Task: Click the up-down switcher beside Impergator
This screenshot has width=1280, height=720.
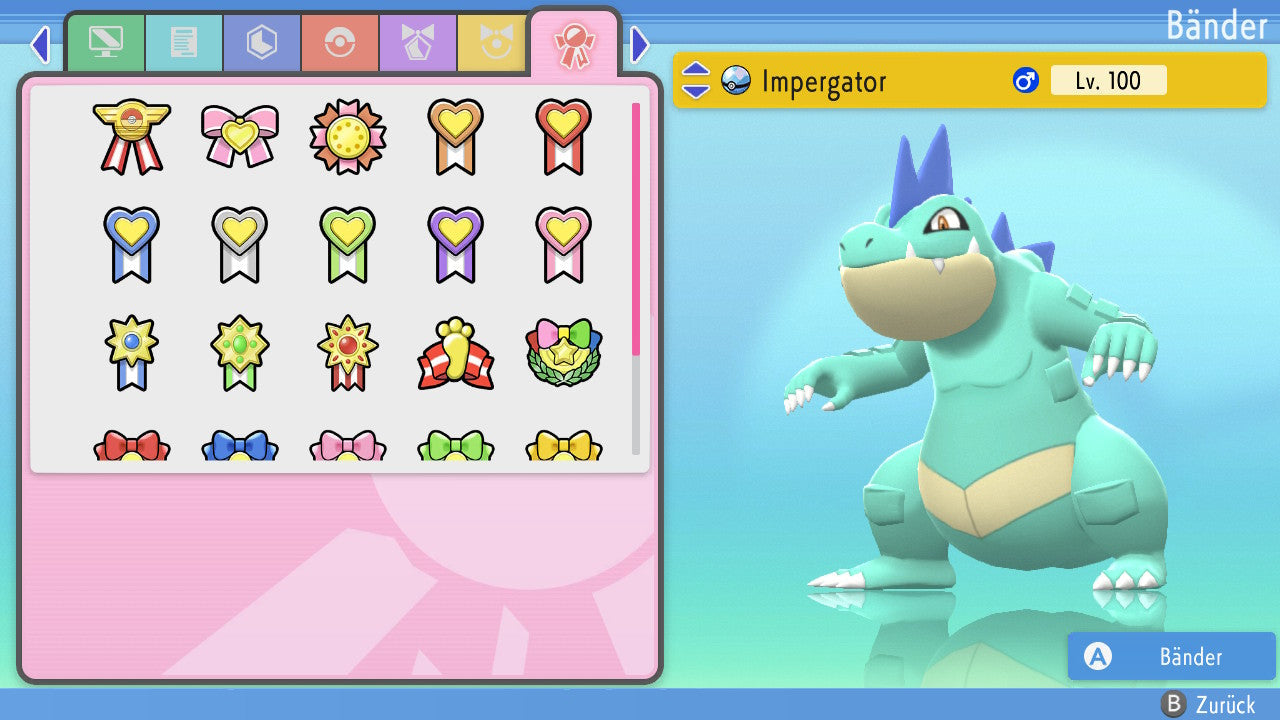Action: tap(696, 80)
